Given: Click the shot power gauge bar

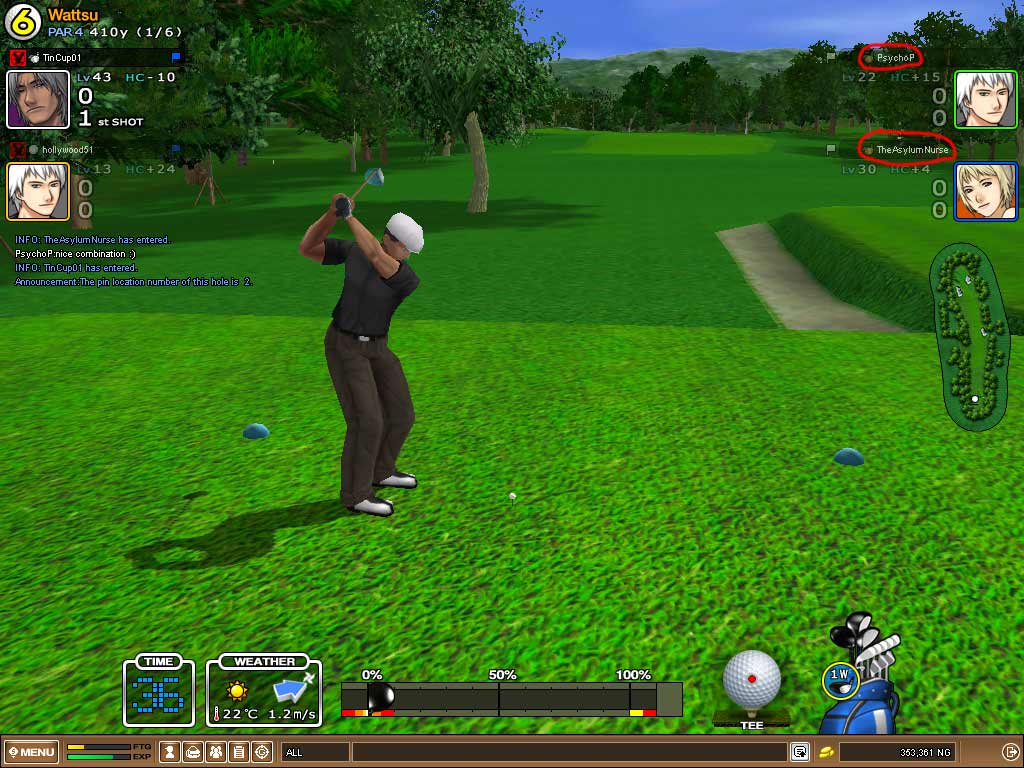Looking at the screenshot, I should [511, 698].
